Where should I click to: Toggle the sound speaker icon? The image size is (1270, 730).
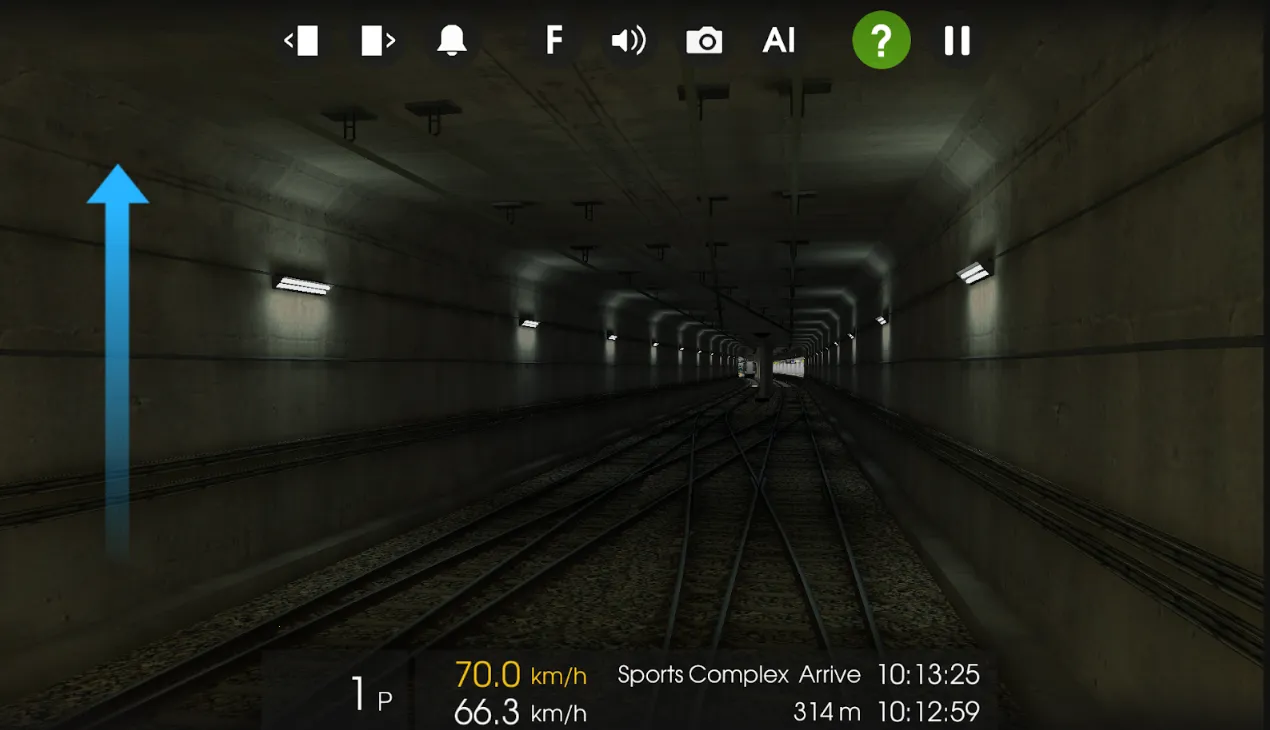click(628, 41)
